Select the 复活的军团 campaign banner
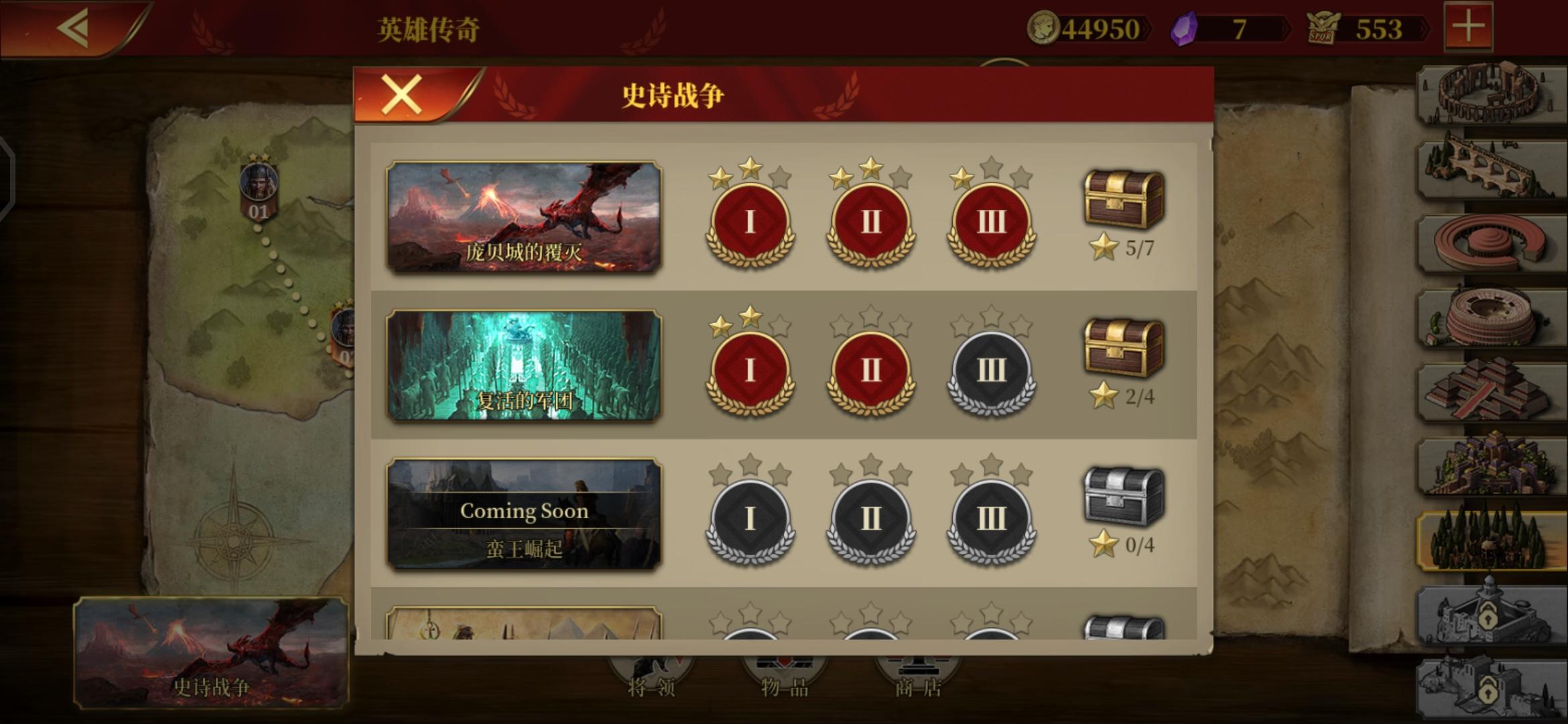 525,365
